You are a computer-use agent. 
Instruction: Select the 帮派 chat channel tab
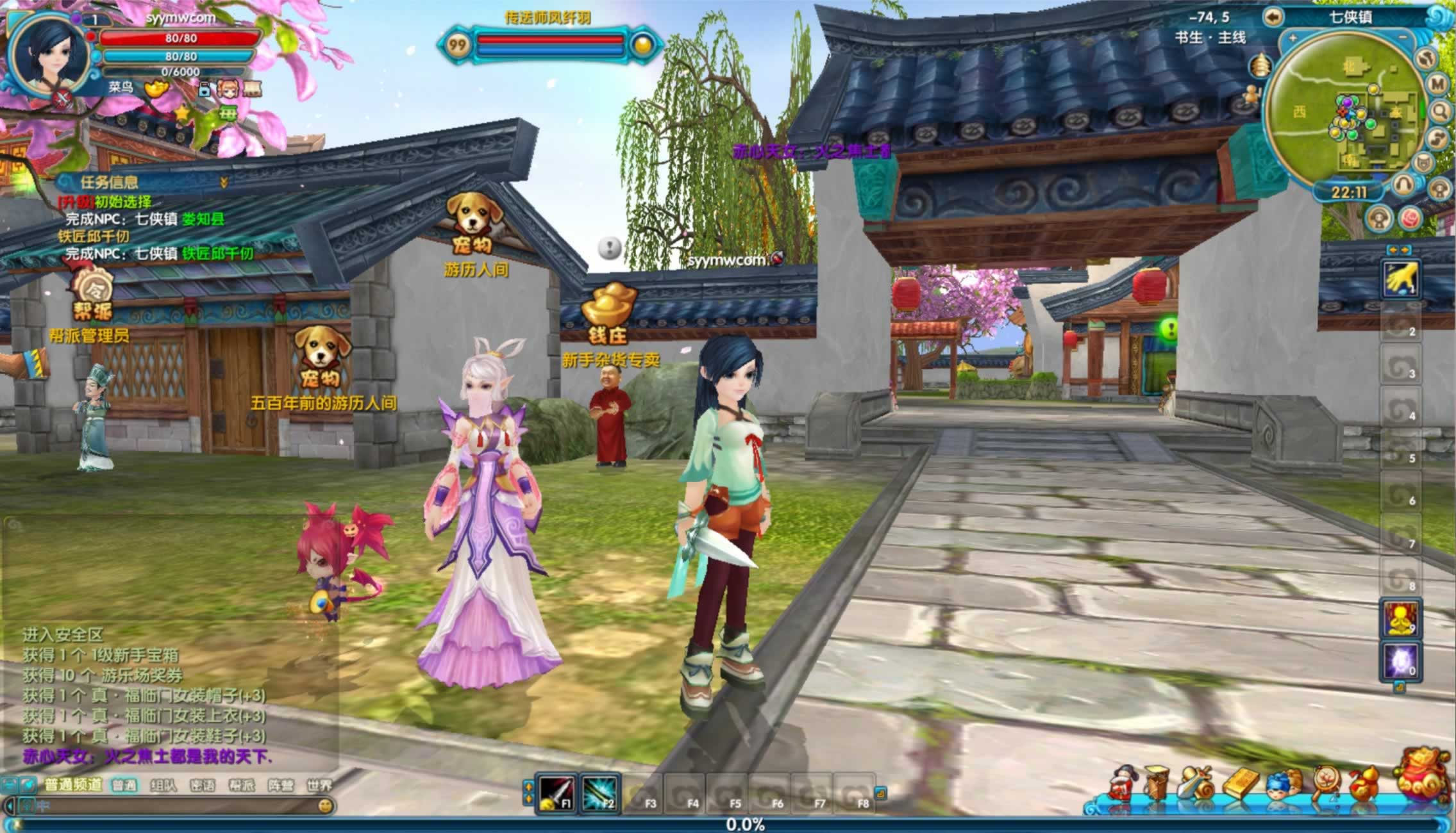[x=241, y=785]
